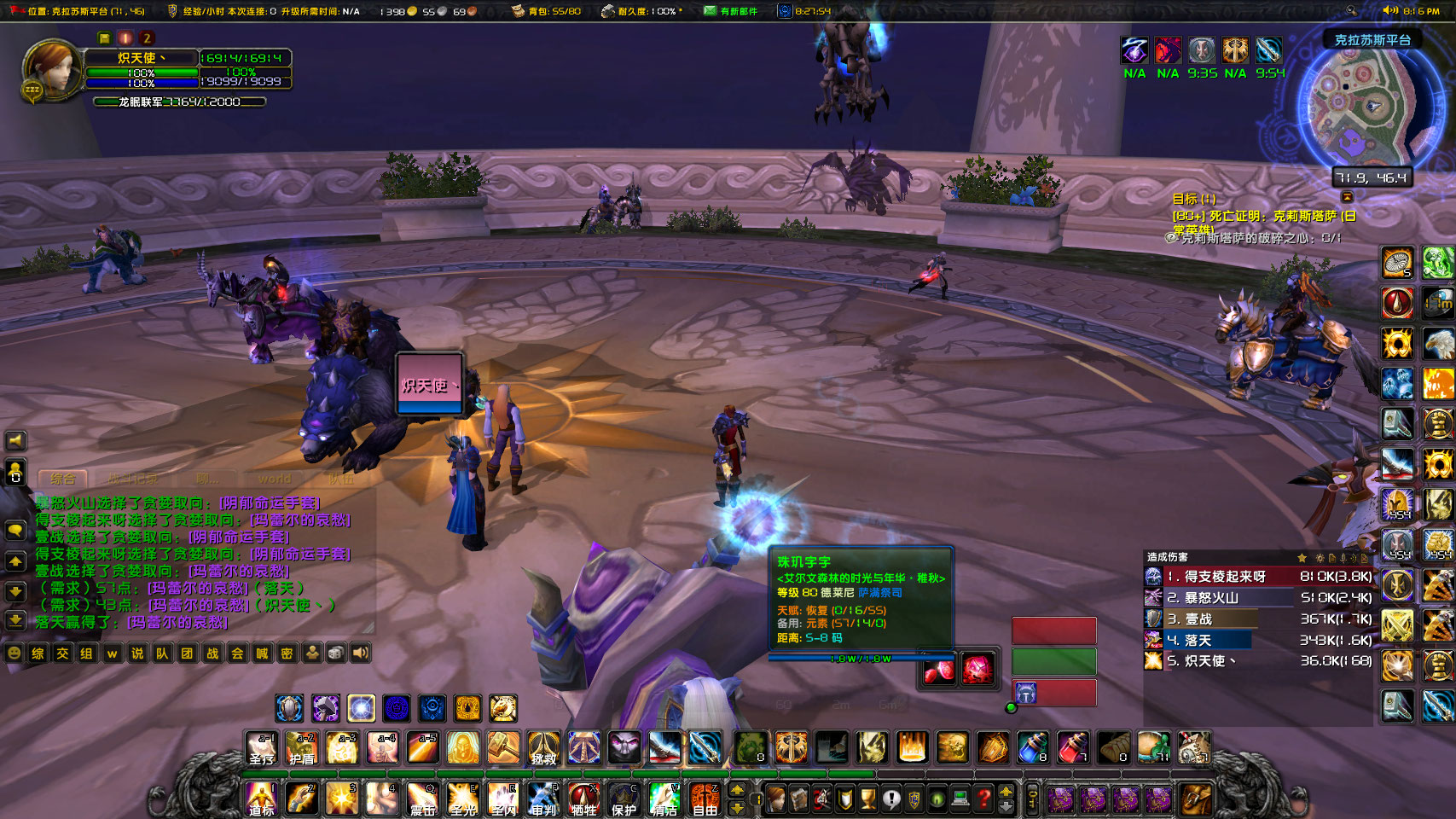The height and width of the screenshot is (819, 1456).
Task: Toggle the star report icon on 造成伤害 meter
Action: (1302, 558)
